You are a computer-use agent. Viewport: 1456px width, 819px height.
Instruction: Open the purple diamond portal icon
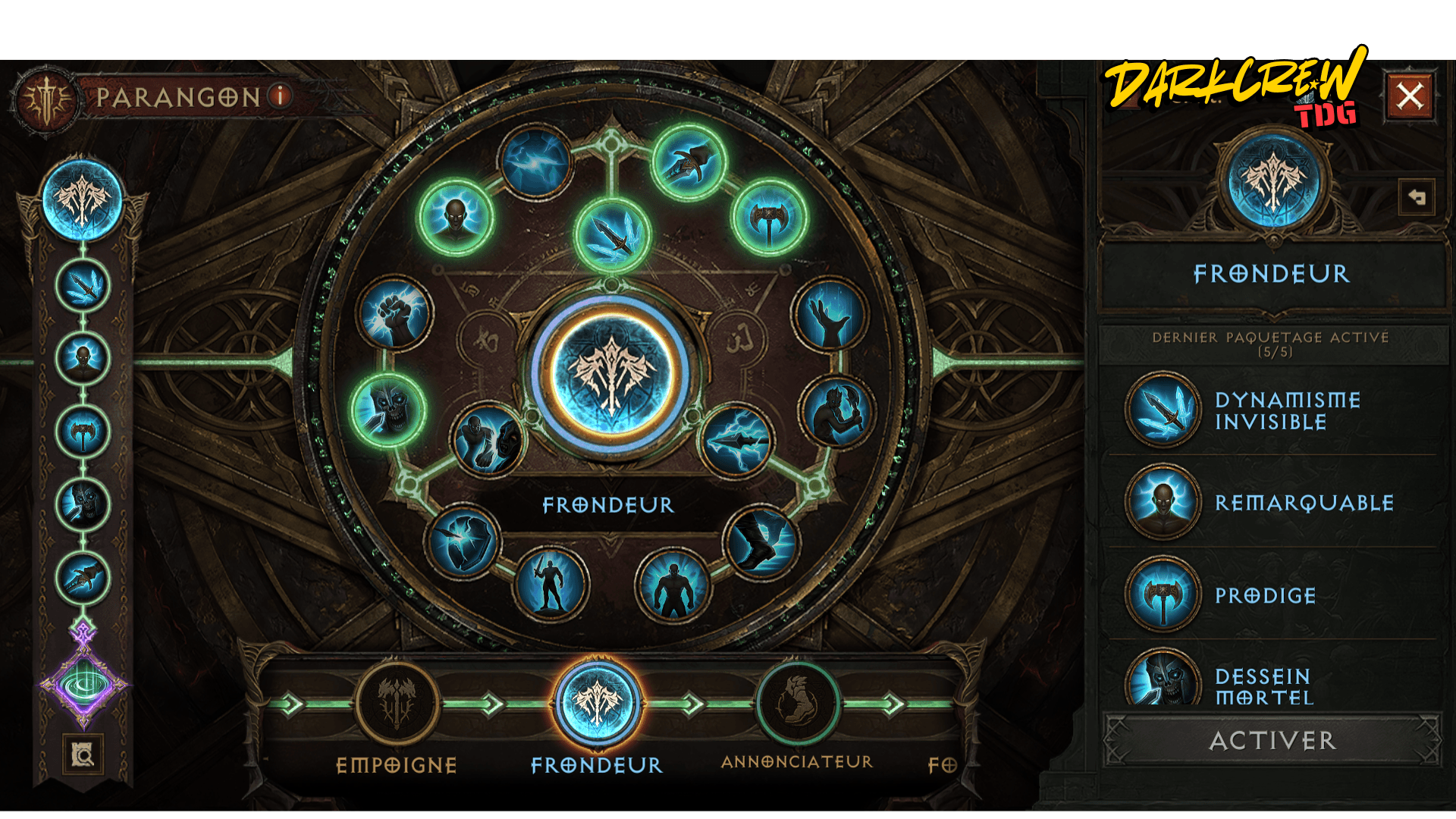(x=83, y=685)
